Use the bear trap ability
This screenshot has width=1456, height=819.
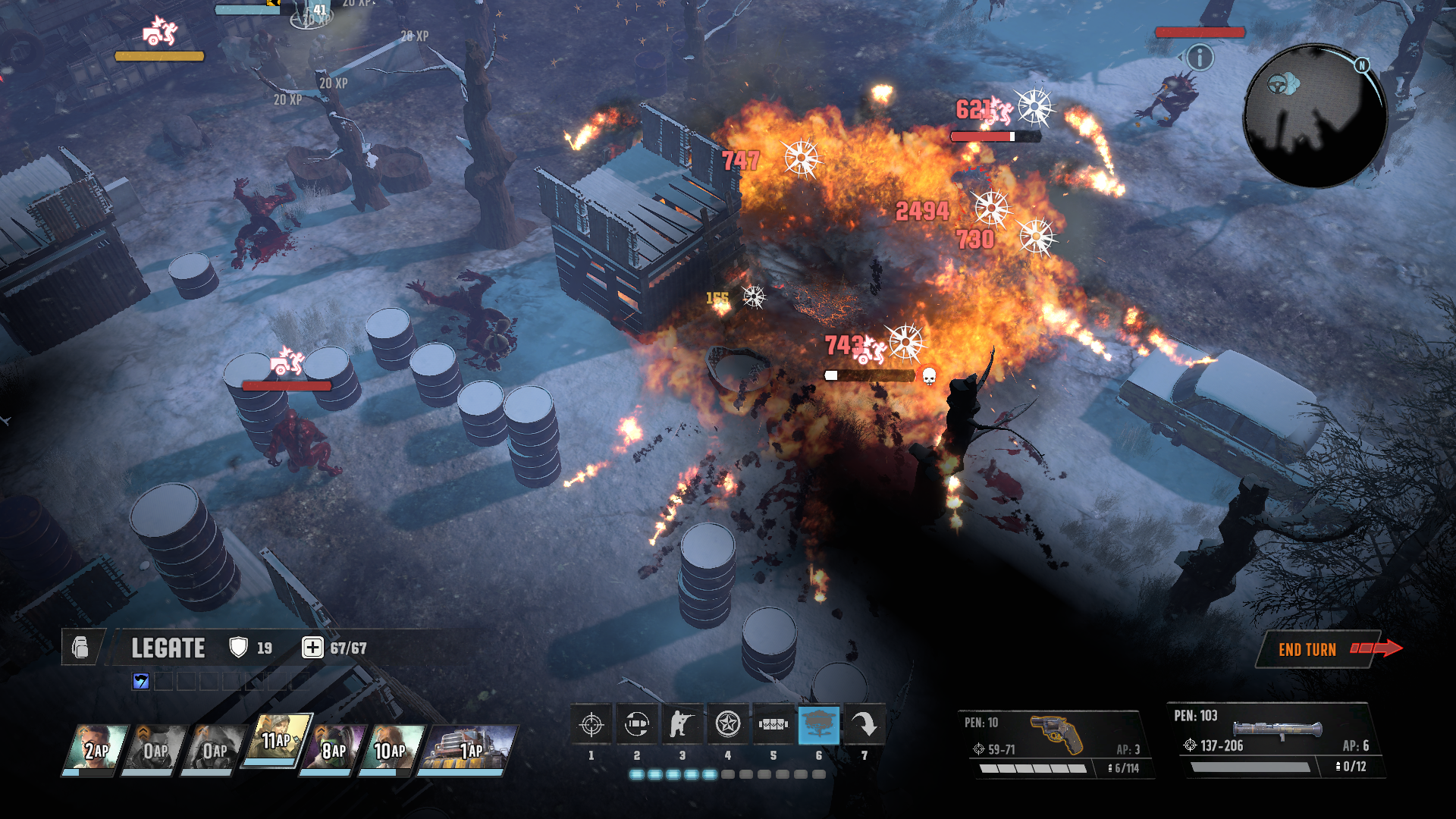[x=773, y=725]
